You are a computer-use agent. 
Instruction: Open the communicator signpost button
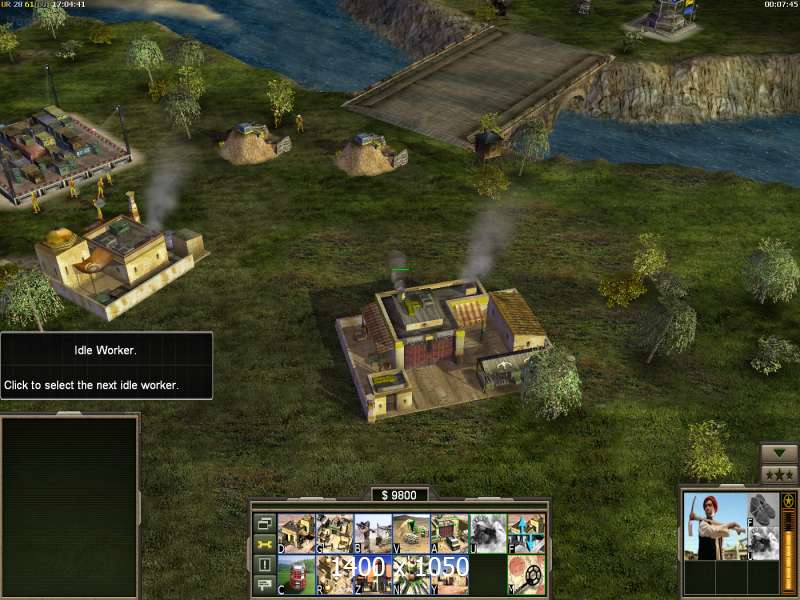[265, 586]
